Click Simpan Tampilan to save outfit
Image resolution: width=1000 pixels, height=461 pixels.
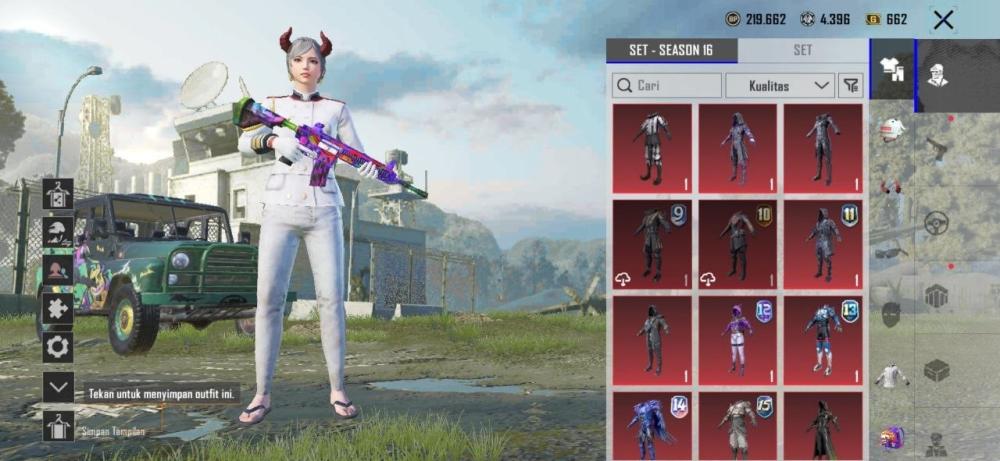pyautogui.click(x=58, y=427)
